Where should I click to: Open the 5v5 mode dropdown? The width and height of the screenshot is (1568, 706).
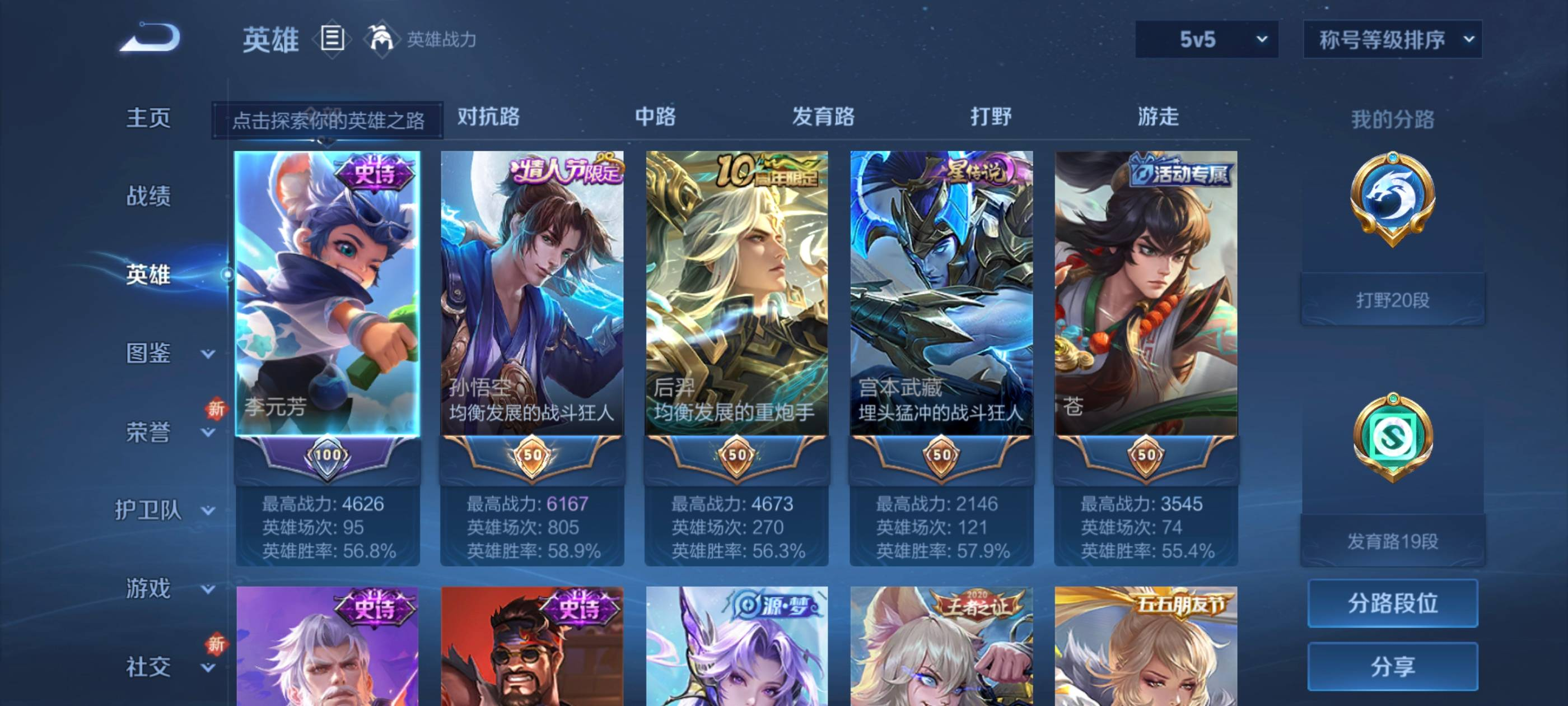pos(1206,40)
